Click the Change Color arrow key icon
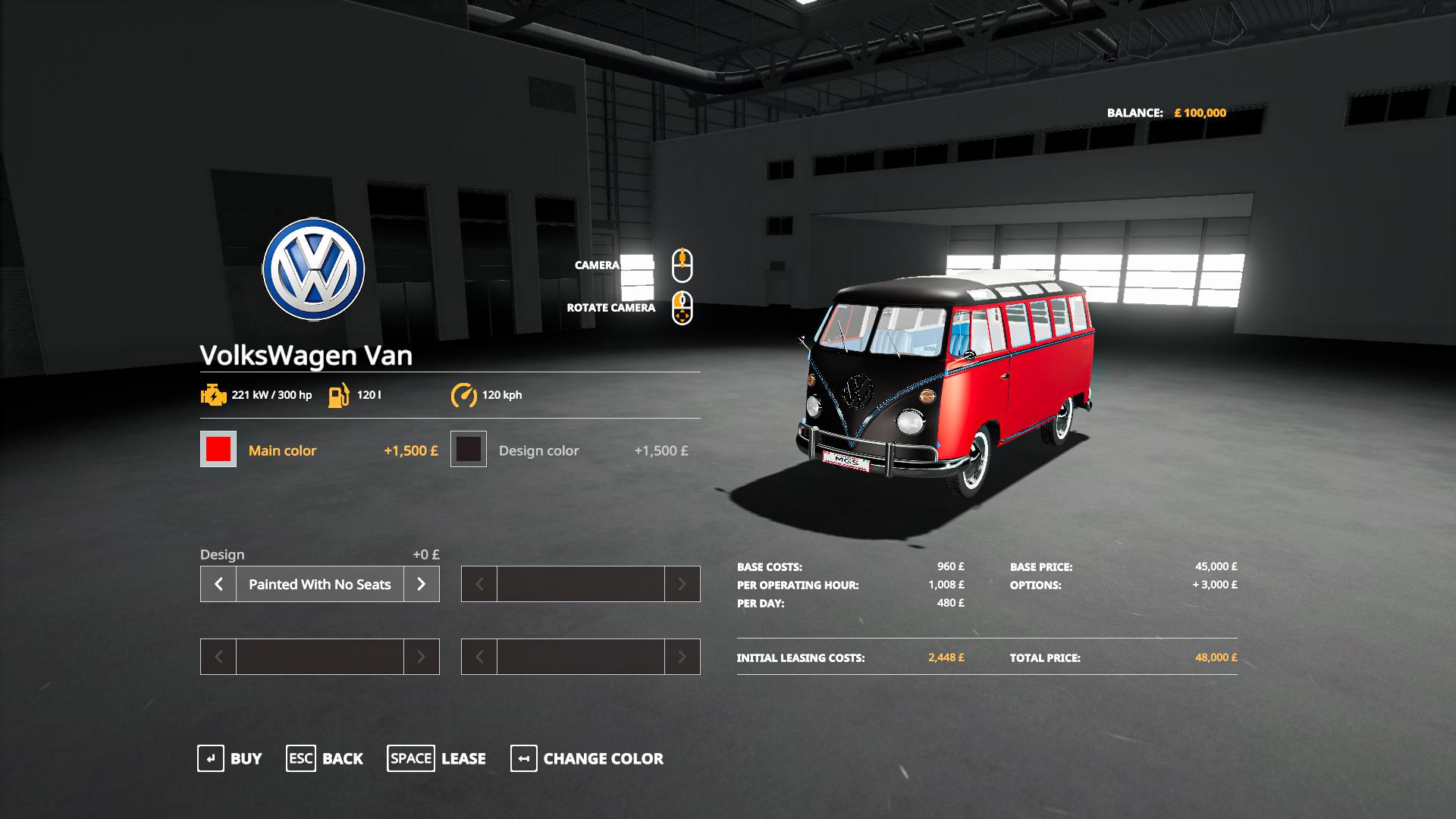The image size is (1456, 819). 524,758
